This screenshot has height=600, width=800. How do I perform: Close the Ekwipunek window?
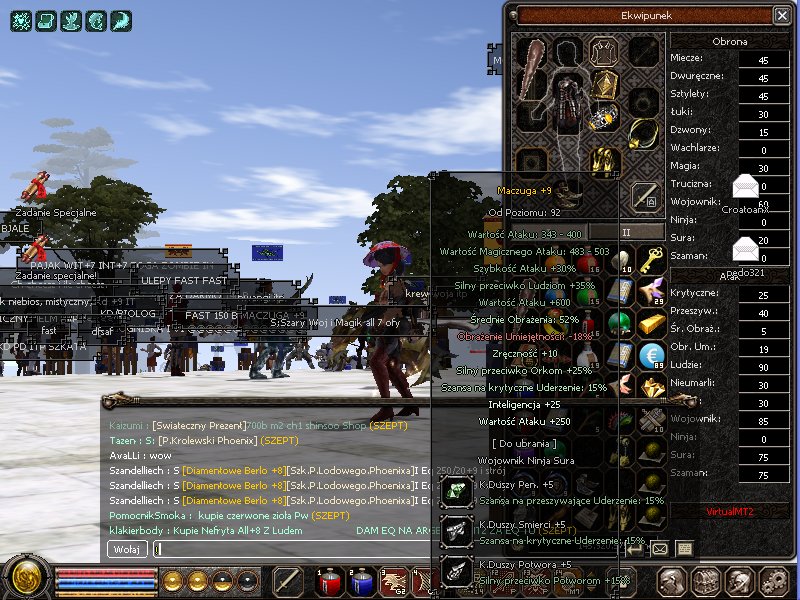click(781, 15)
